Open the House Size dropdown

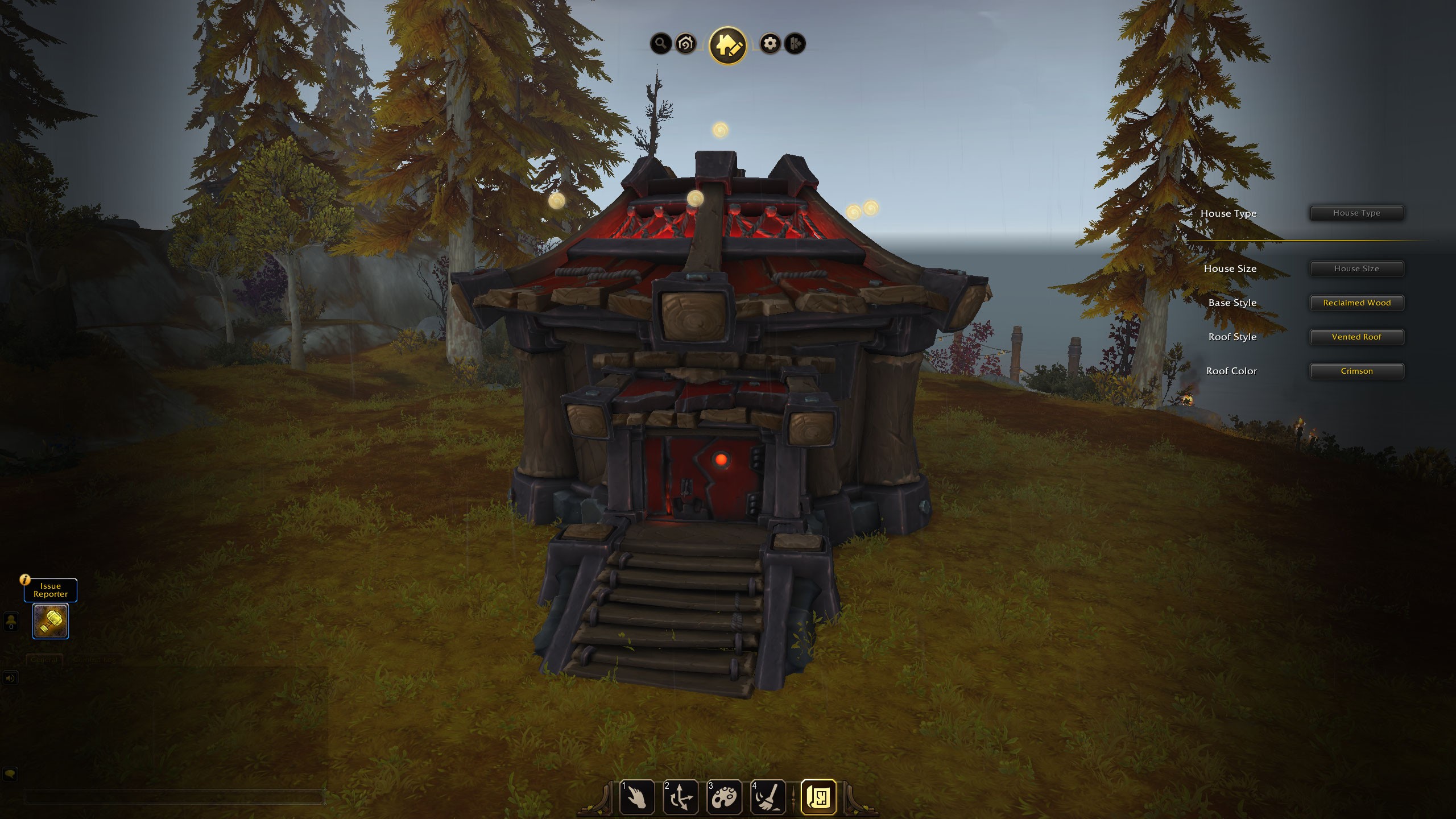pos(1356,268)
